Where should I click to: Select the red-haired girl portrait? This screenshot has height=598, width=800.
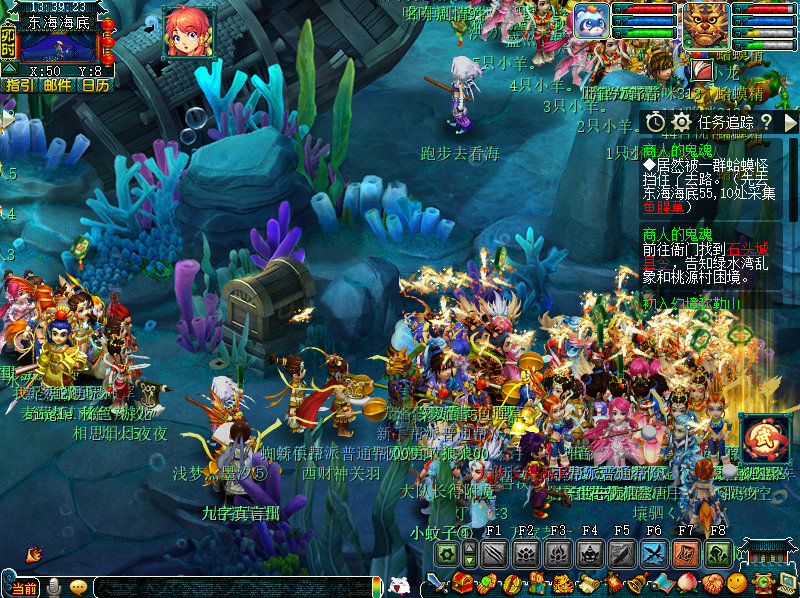[x=189, y=32]
